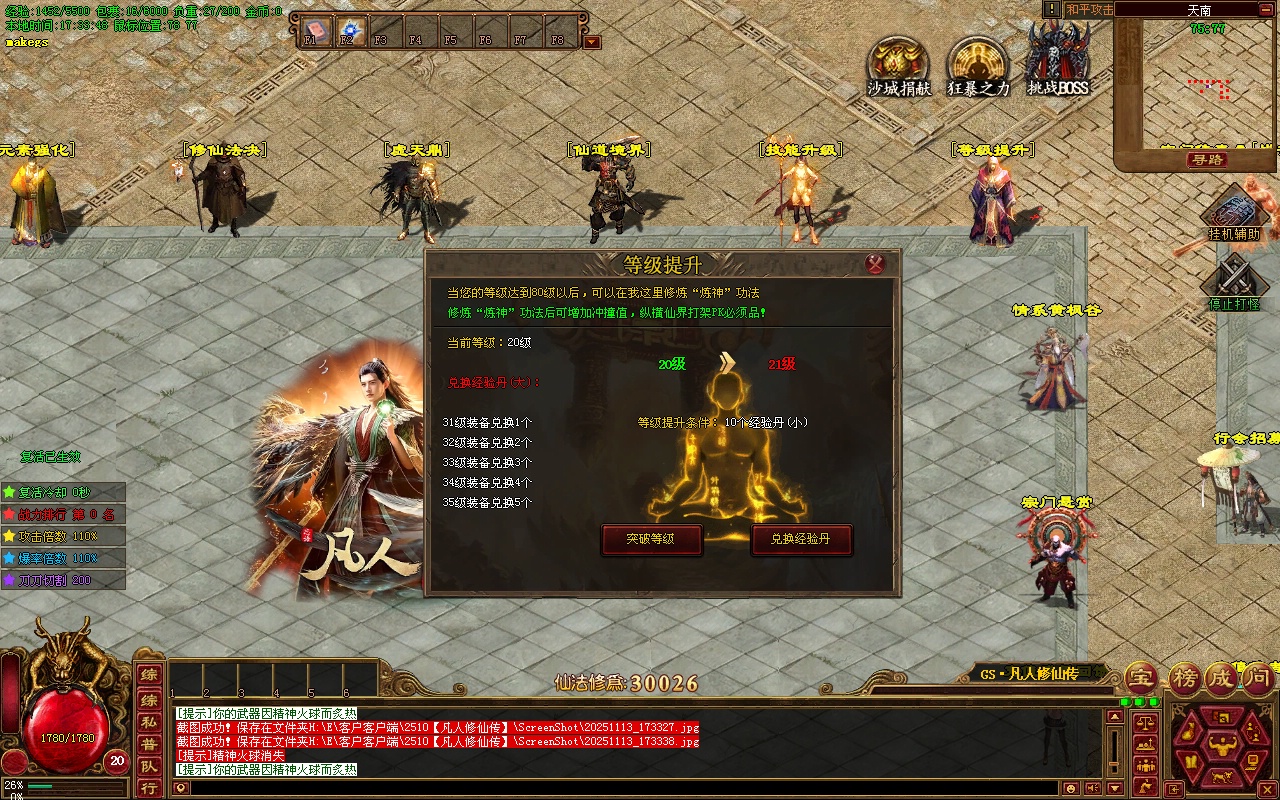Click the 寻路 pathfinding button
The height and width of the screenshot is (800, 1280).
[x=1207, y=160]
